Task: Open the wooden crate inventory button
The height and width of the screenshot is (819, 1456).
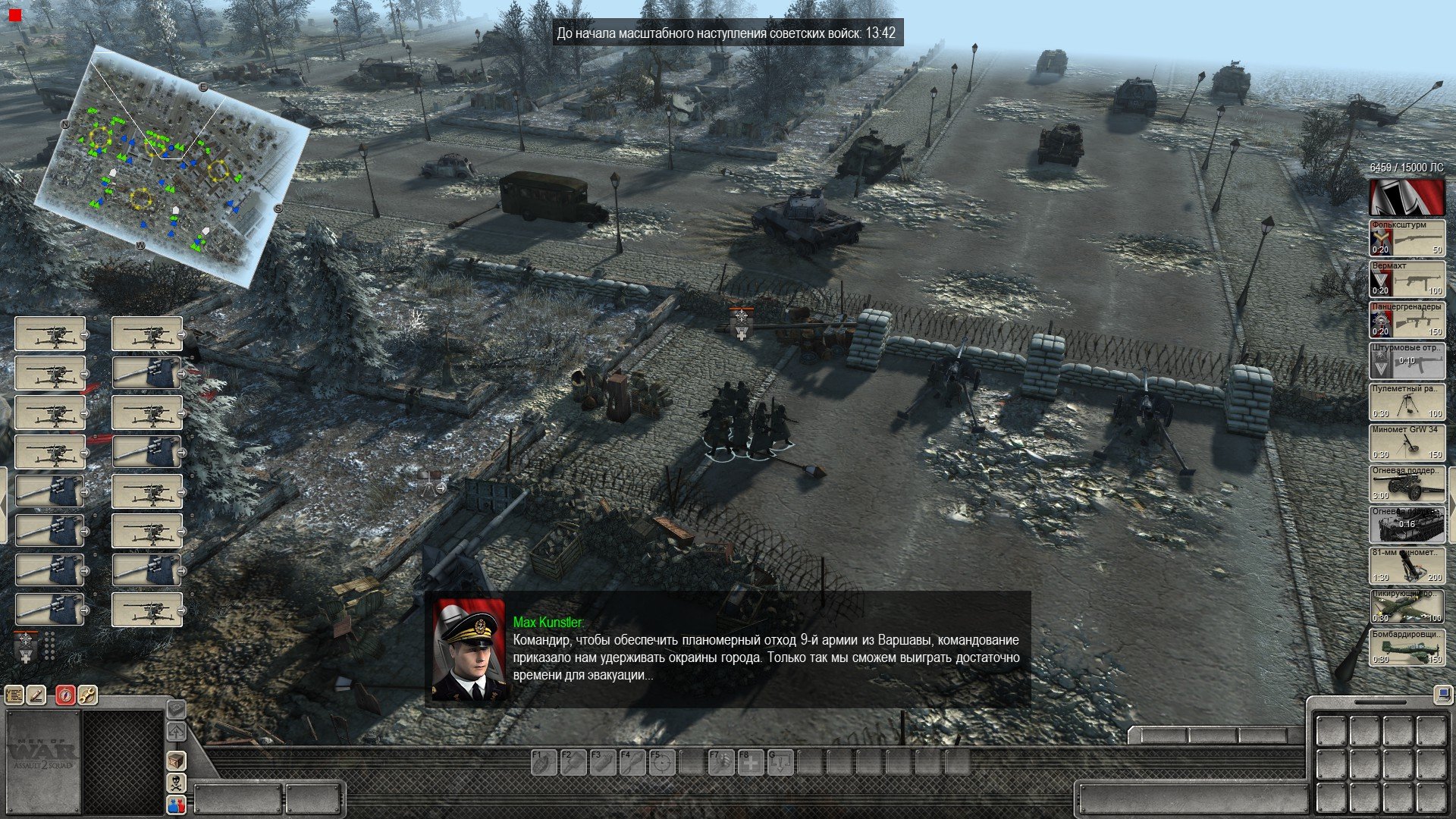Action: pos(176,760)
